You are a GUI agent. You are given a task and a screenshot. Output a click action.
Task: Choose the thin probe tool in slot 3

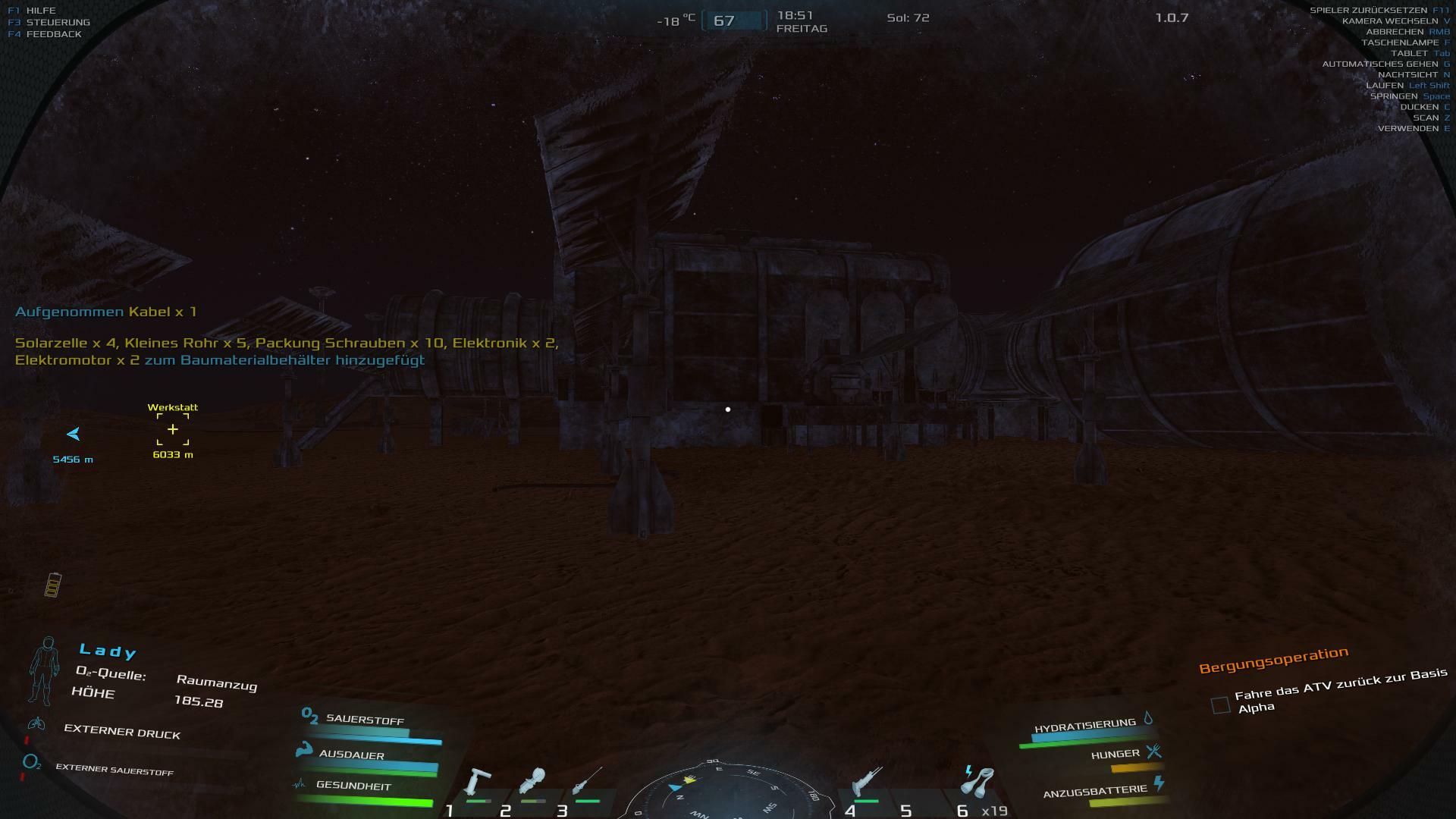click(587, 781)
